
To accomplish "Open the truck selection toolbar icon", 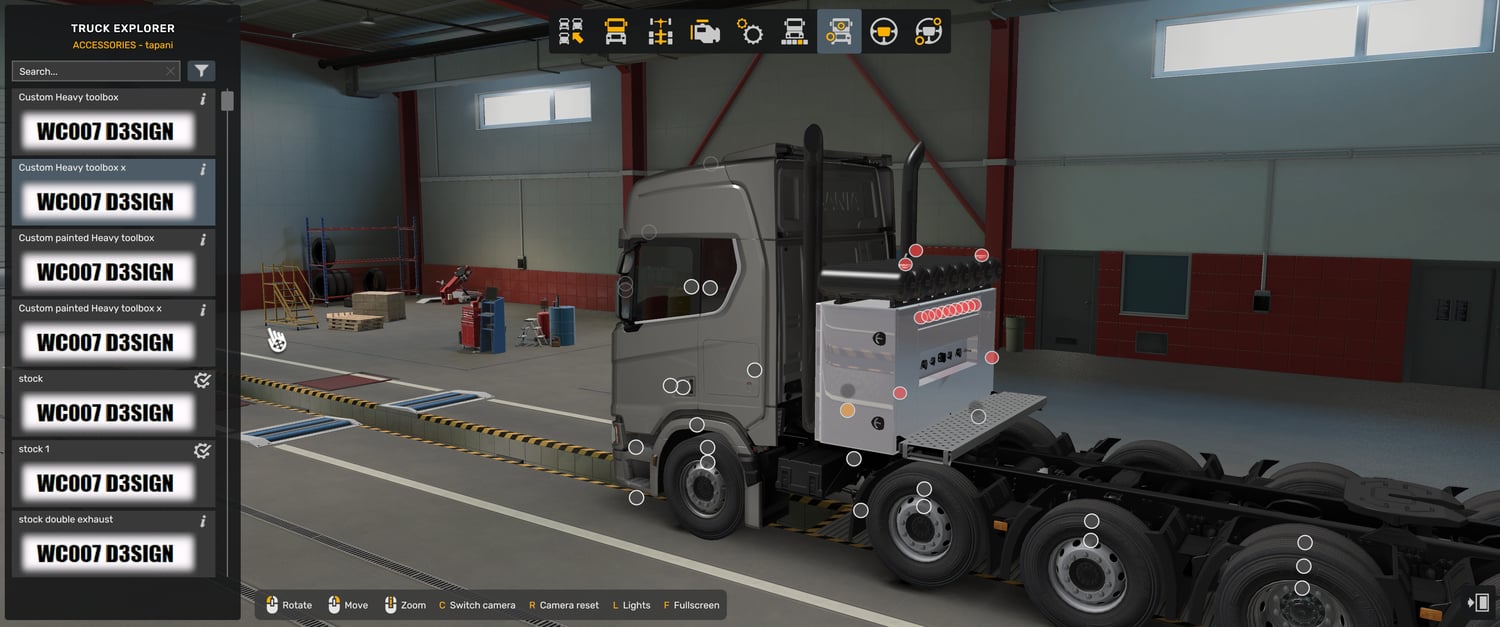I will (x=571, y=32).
